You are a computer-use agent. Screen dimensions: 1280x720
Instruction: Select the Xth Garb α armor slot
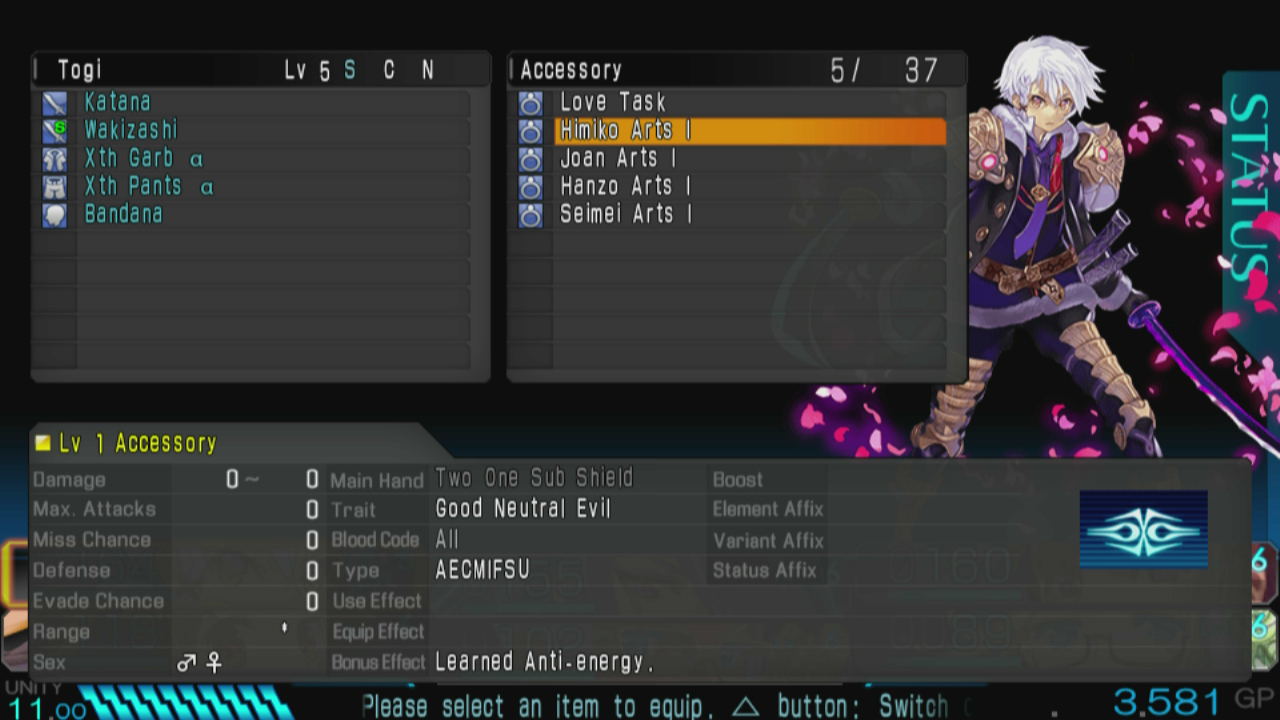(x=144, y=159)
